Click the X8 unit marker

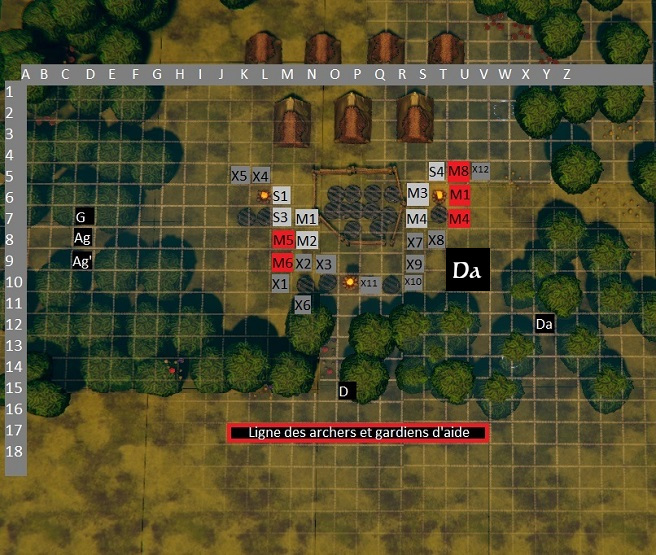(436, 240)
